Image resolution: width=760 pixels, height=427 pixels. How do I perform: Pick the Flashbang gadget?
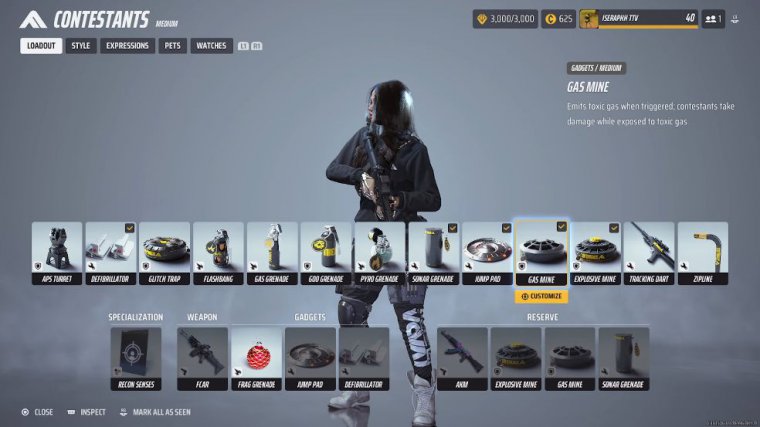[x=218, y=253]
